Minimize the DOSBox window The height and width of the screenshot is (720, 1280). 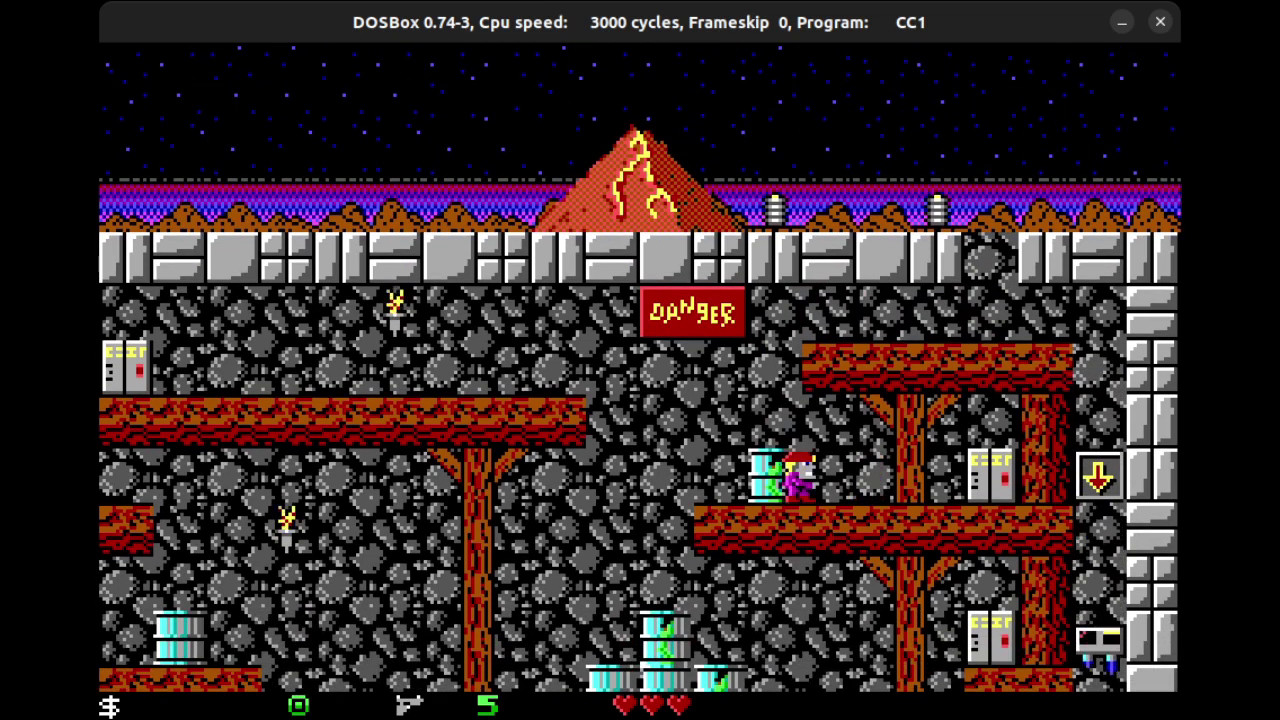coord(1122,22)
